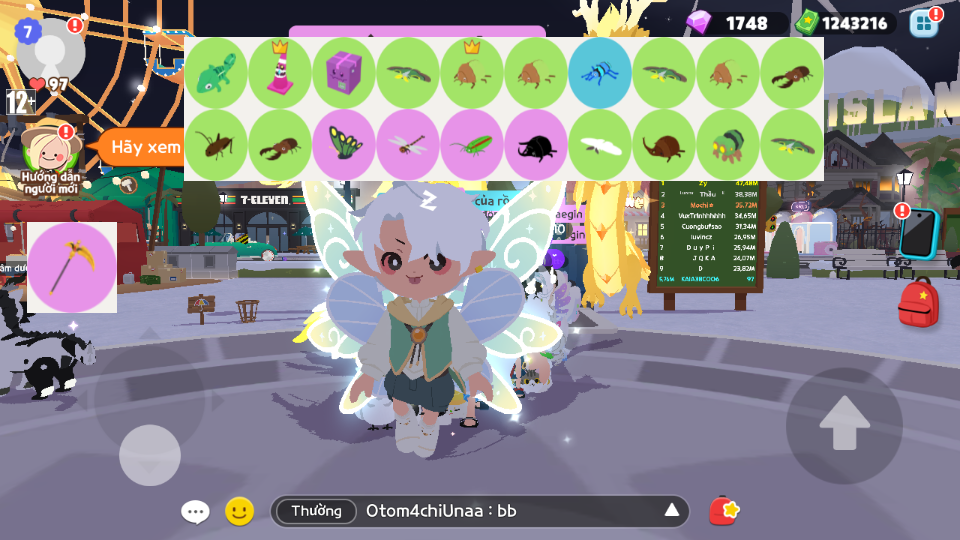Open the yellow smiley emote menu
The image size is (960, 540).
click(x=239, y=511)
